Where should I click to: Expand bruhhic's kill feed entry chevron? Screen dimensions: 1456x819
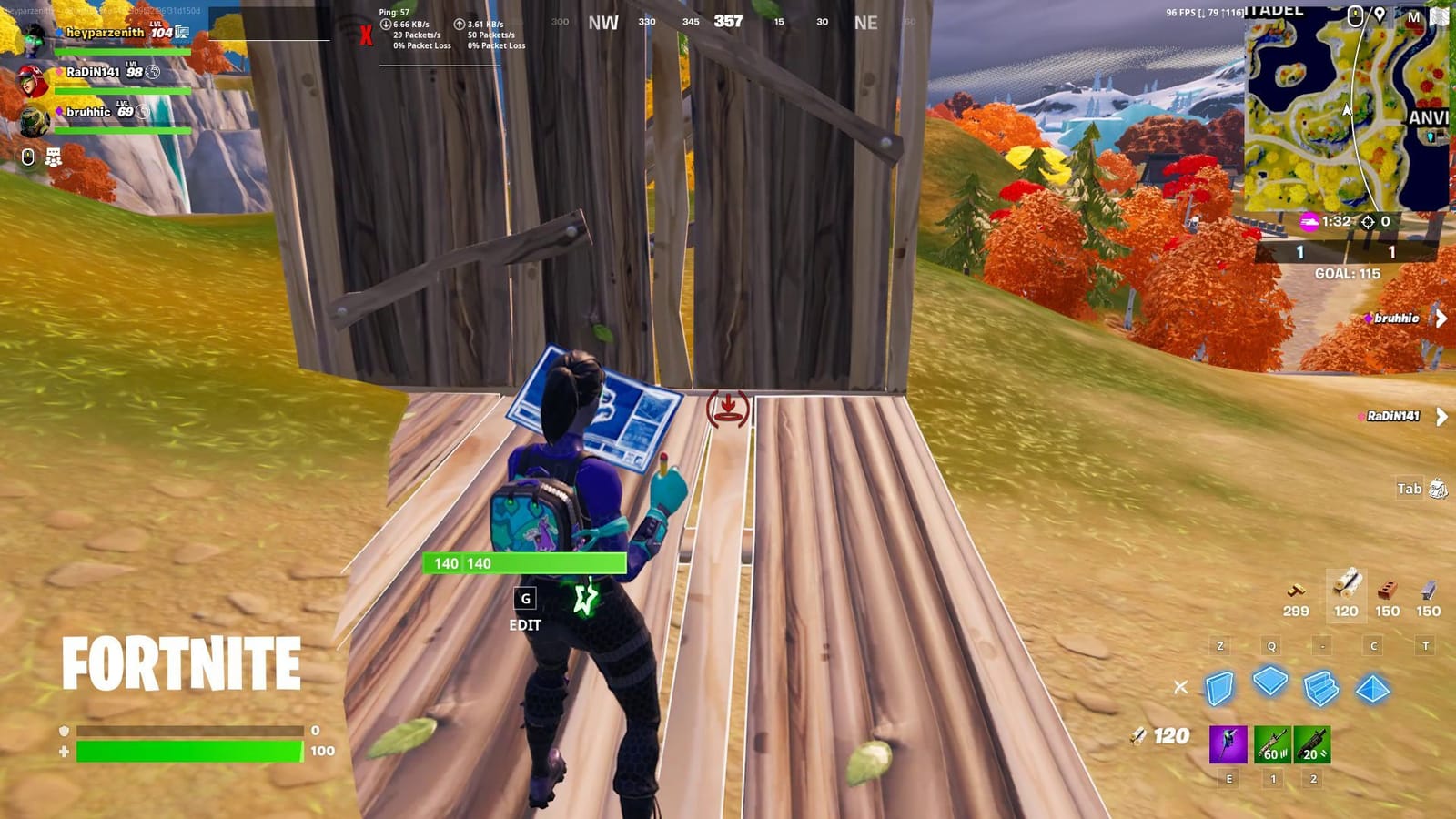tap(1442, 318)
